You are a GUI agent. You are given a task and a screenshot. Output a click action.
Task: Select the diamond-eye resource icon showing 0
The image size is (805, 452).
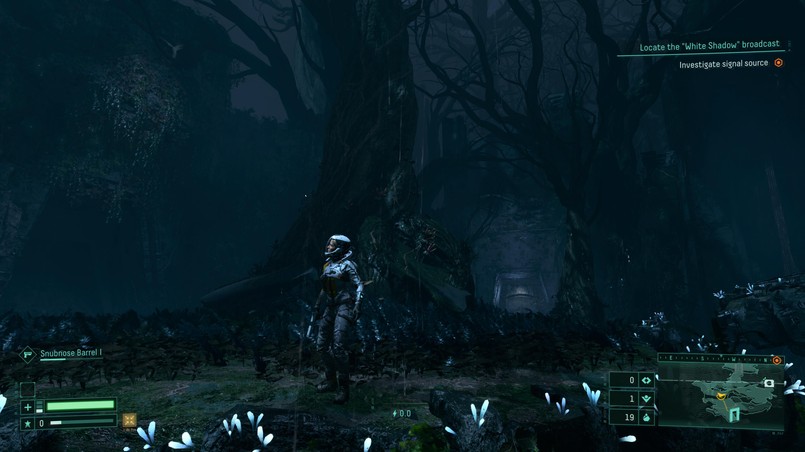pyautogui.click(x=646, y=380)
